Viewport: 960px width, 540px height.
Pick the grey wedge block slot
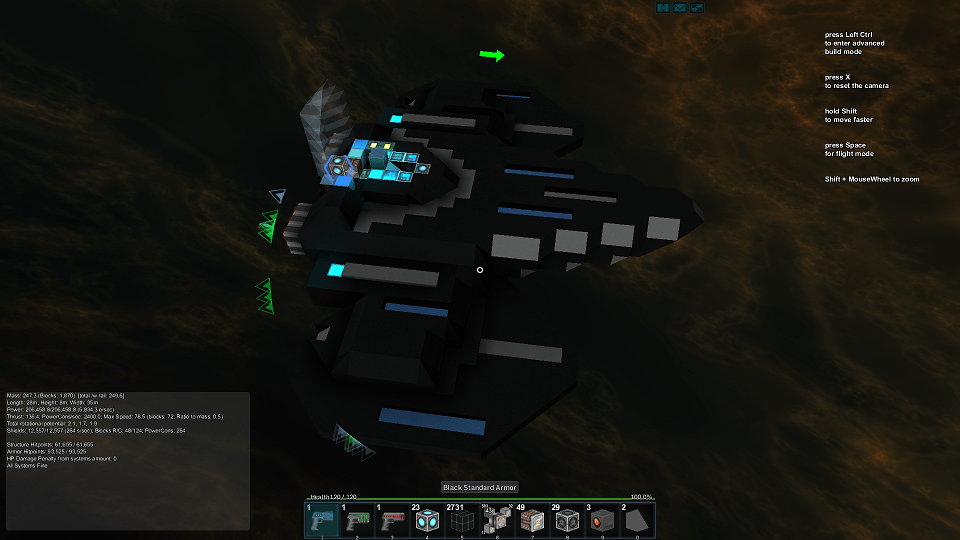pyautogui.click(x=637, y=520)
